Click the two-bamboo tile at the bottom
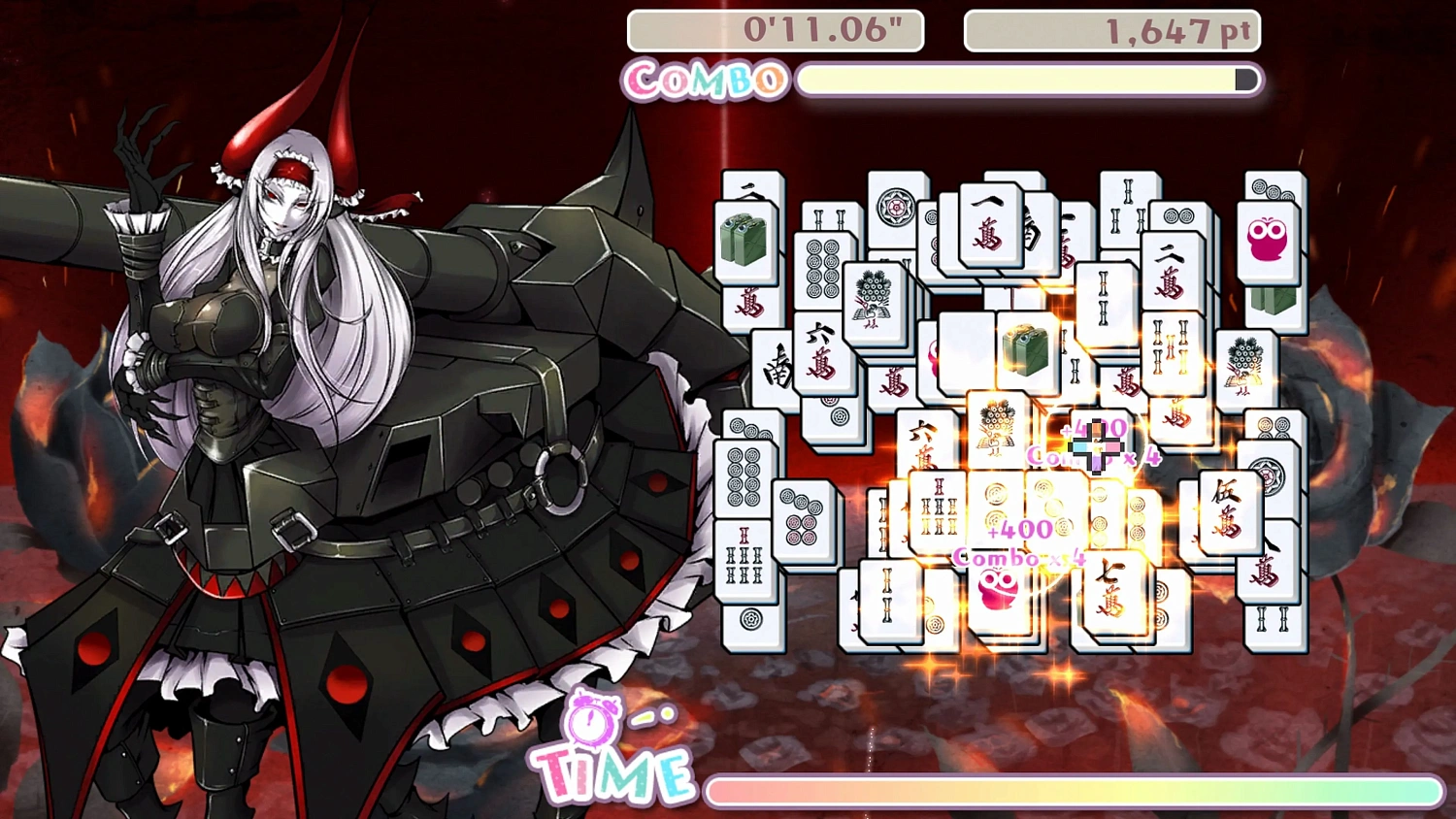The image size is (1456, 819). (886, 600)
